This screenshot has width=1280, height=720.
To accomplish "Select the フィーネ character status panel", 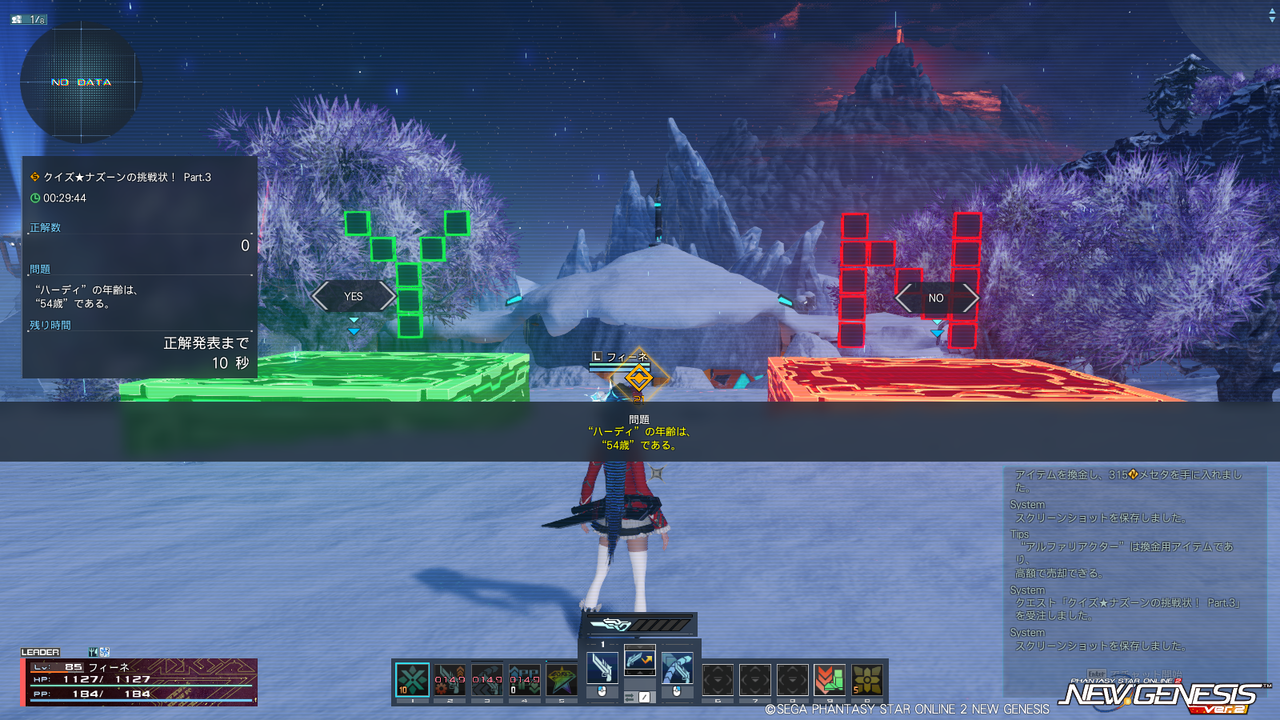I will point(140,680).
